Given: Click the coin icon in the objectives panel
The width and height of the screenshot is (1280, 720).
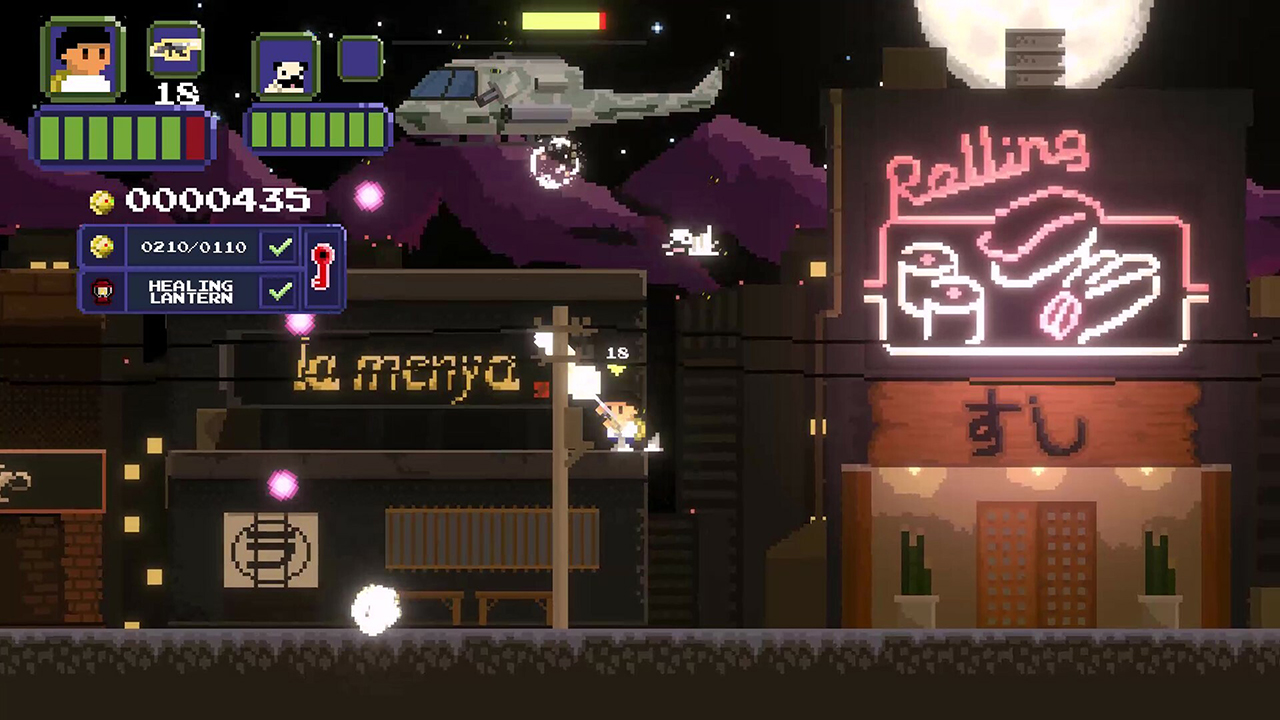Looking at the screenshot, I should coord(103,247).
